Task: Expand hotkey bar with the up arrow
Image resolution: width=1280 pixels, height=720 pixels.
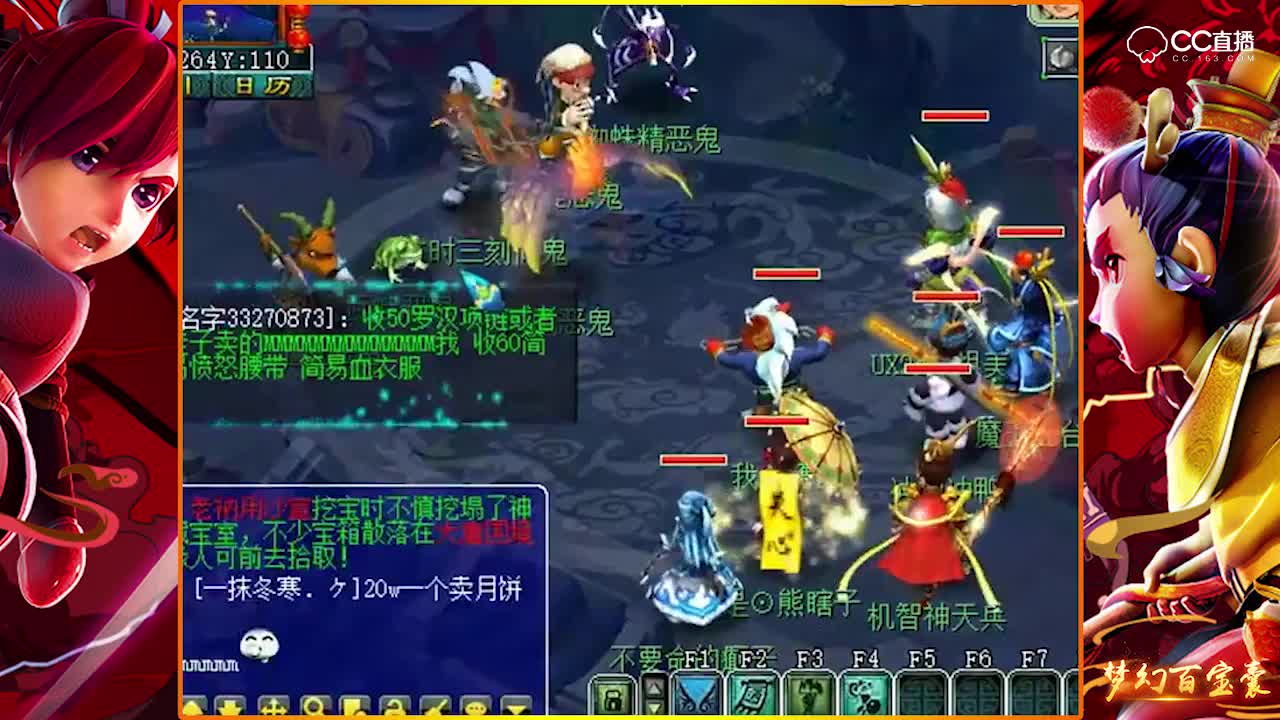Action: tap(654, 686)
